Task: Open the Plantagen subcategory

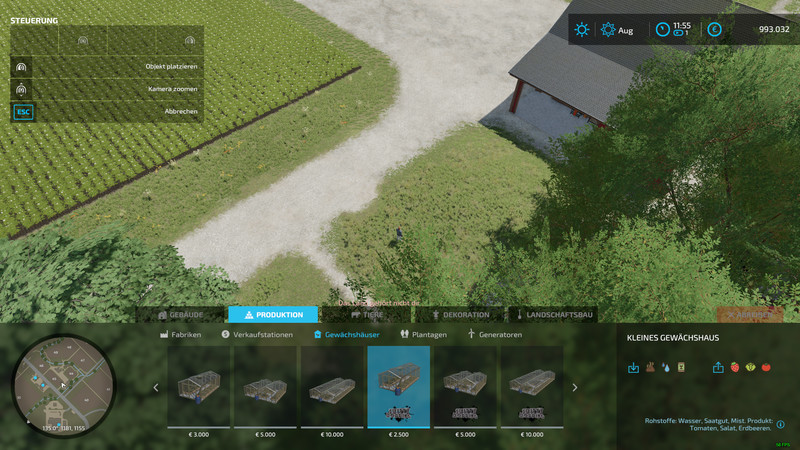Action: coord(423,335)
